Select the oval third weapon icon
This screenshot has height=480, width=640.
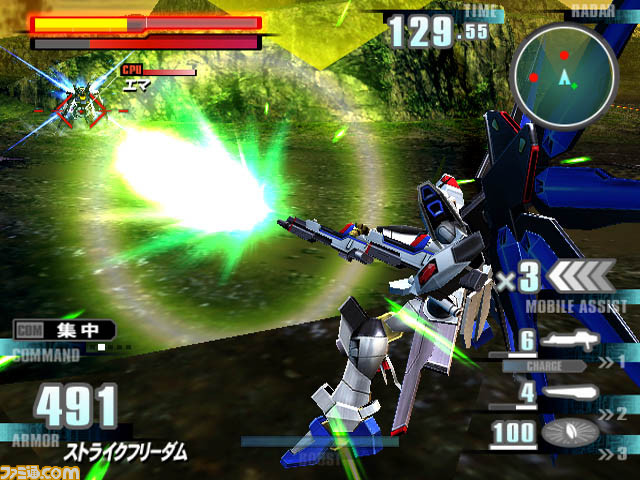click(x=570, y=432)
